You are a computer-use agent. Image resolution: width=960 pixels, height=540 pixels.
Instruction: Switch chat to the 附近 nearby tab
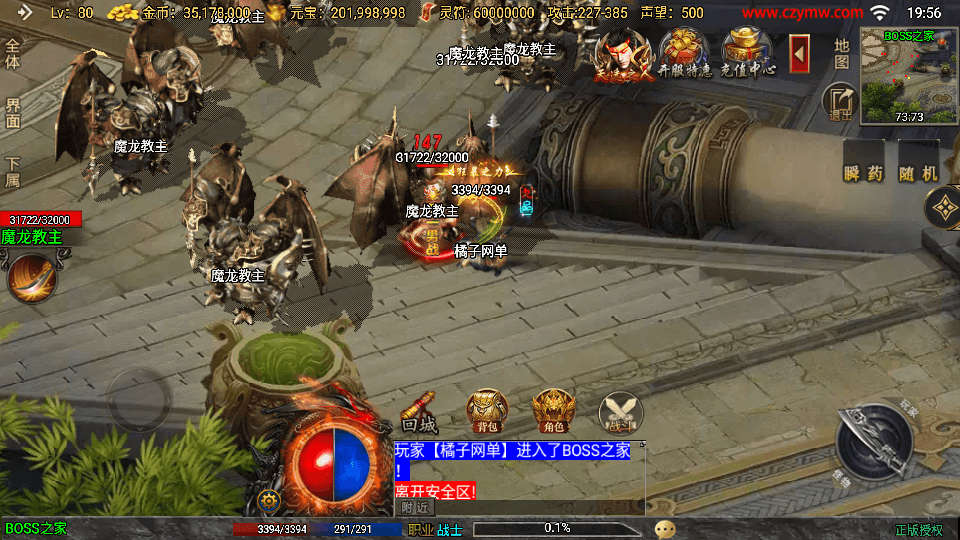pyautogui.click(x=415, y=507)
